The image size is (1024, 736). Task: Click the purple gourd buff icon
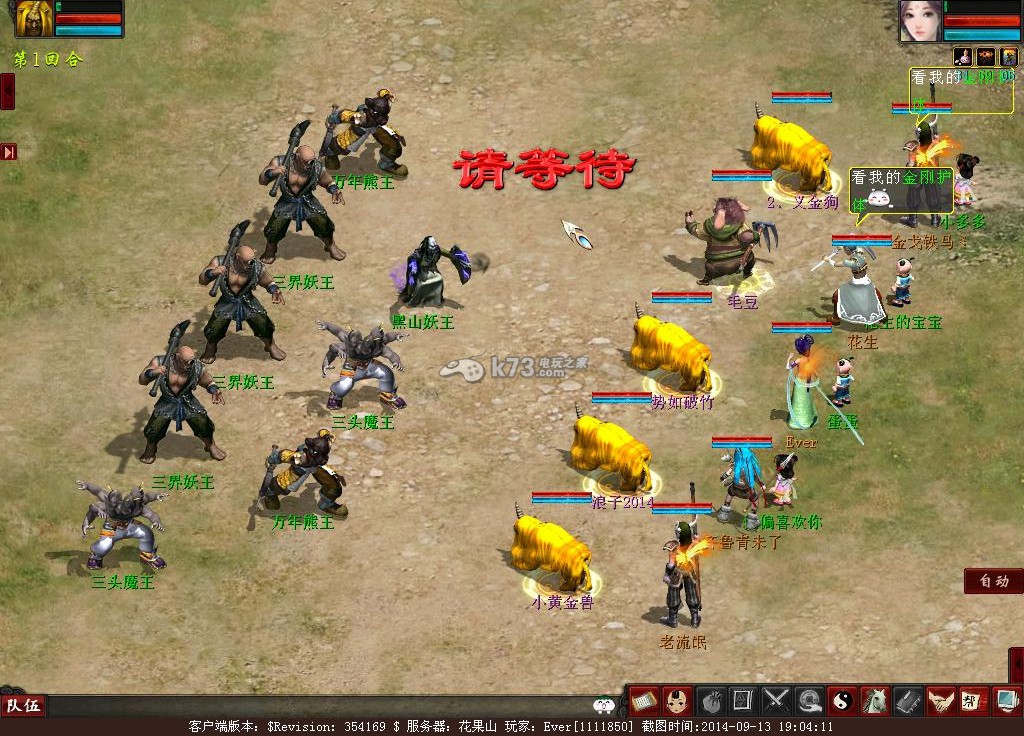[x=964, y=56]
